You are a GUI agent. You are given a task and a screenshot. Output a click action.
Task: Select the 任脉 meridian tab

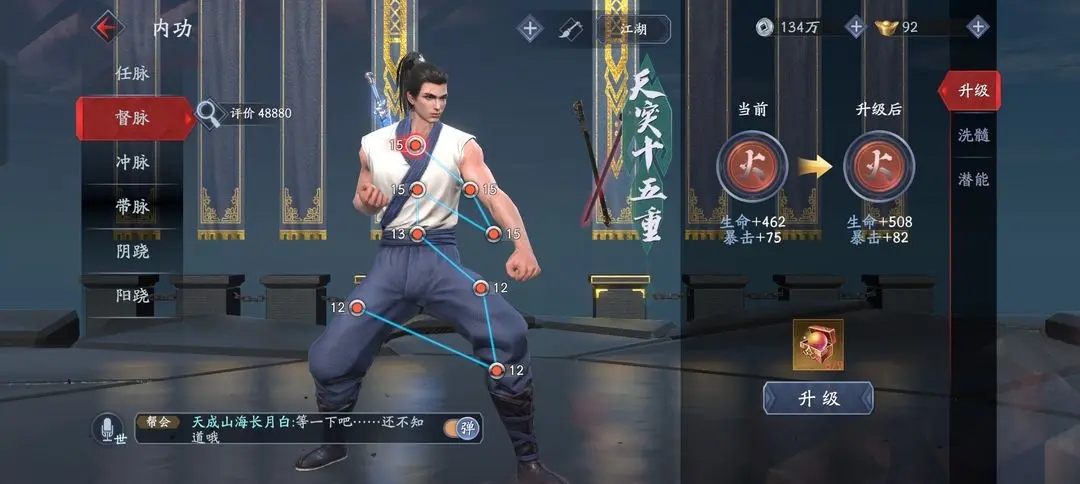point(132,73)
